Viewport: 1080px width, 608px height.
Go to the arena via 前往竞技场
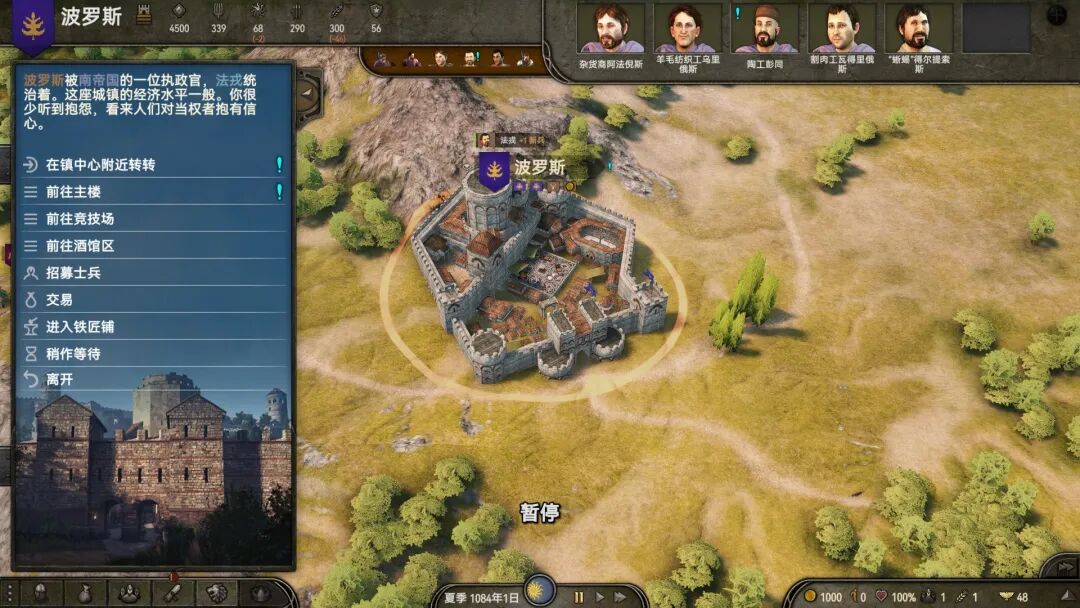coord(80,219)
